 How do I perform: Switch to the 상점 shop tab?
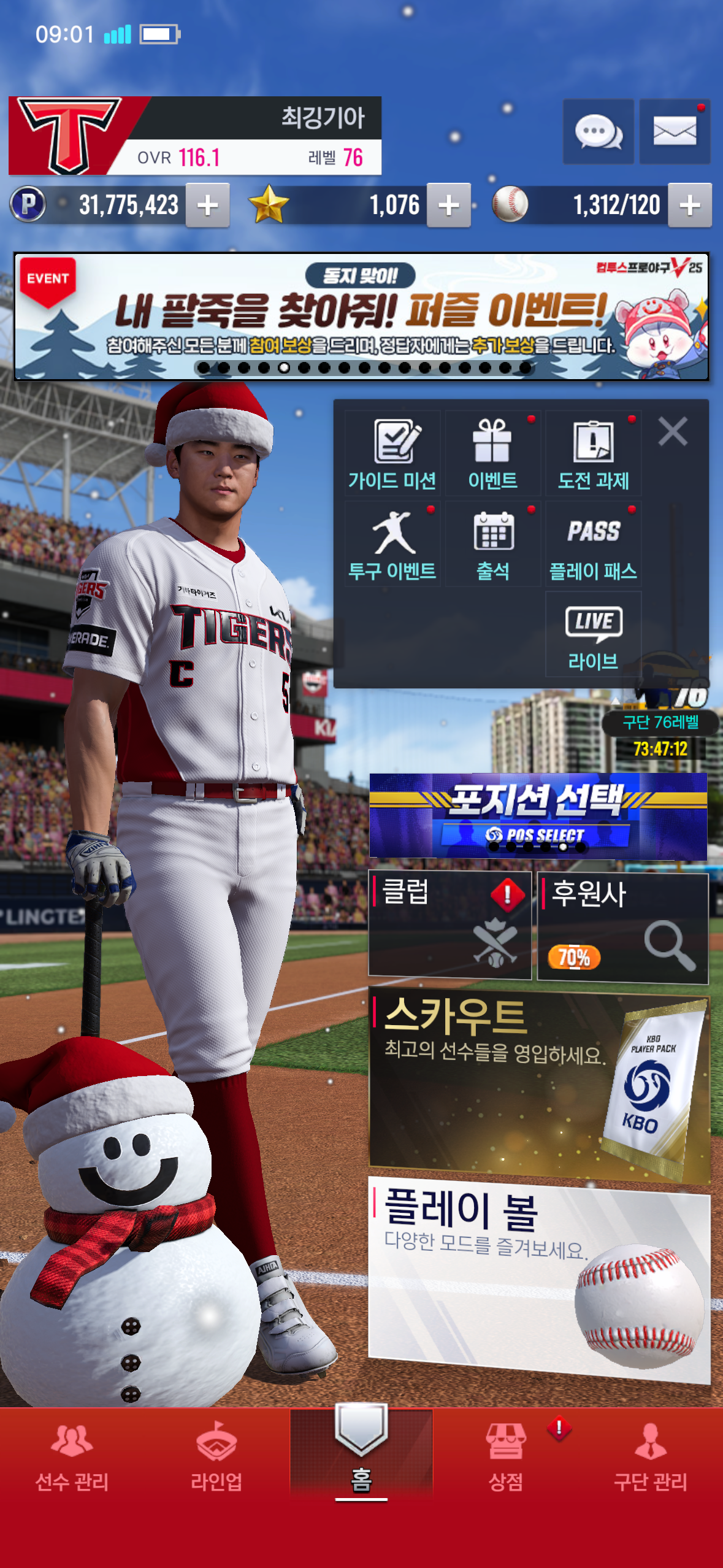pyautogui.click(x=506, y=1456)
